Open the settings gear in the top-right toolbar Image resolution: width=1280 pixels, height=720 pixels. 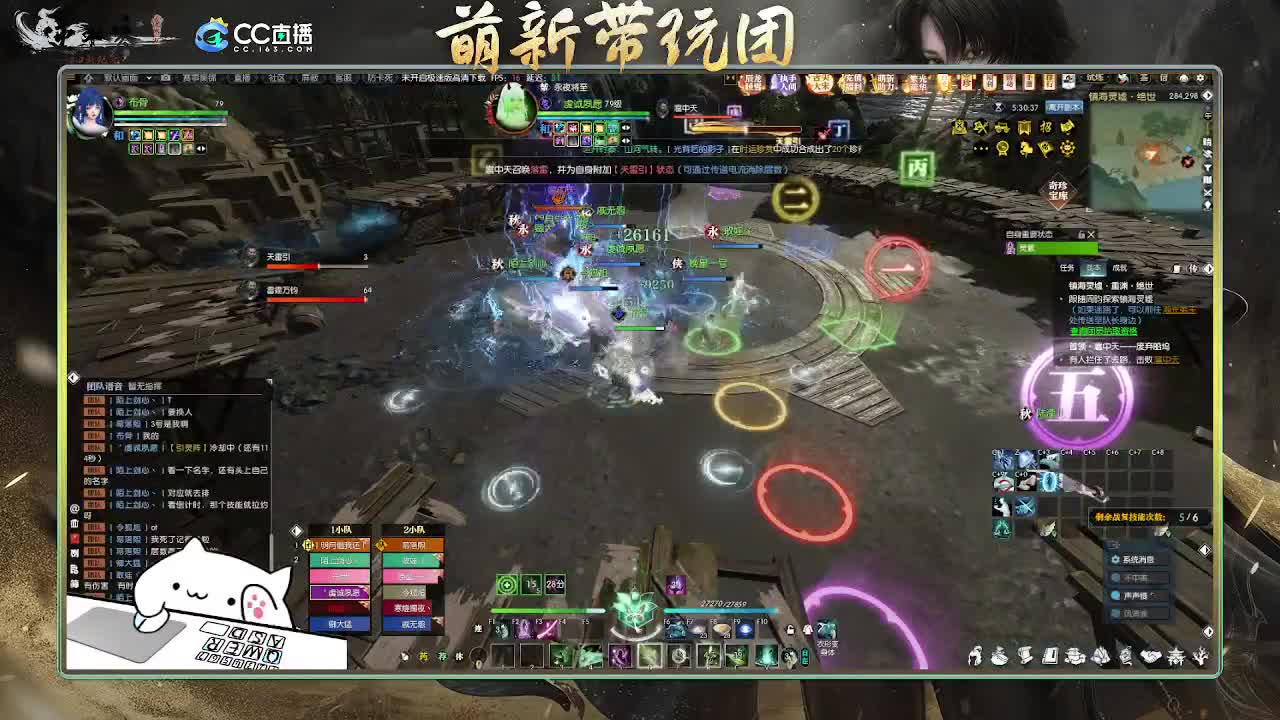point(1200,77)
